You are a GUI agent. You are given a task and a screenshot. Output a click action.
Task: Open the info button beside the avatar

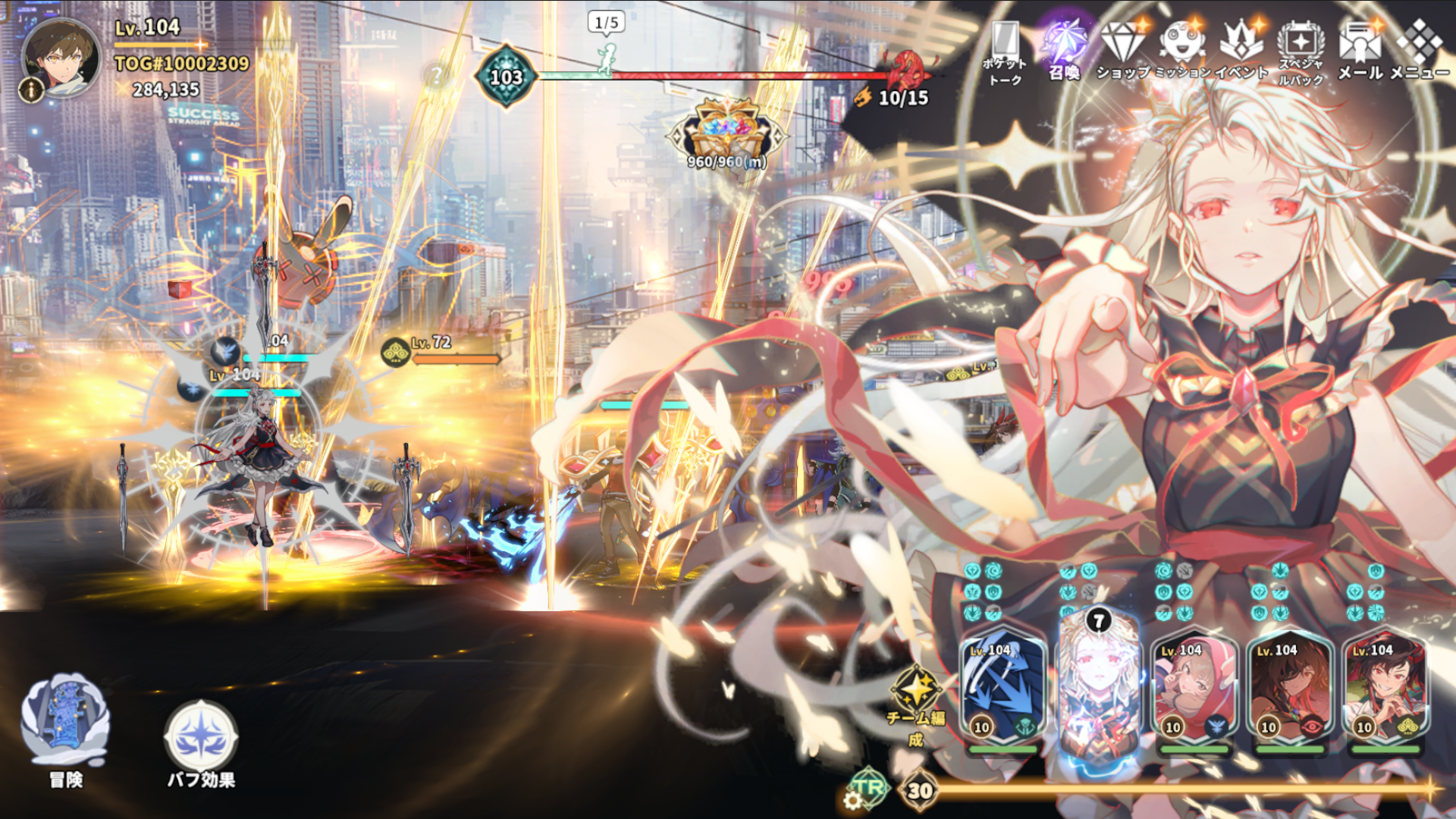pyautogui.click(x=31, y=90)
